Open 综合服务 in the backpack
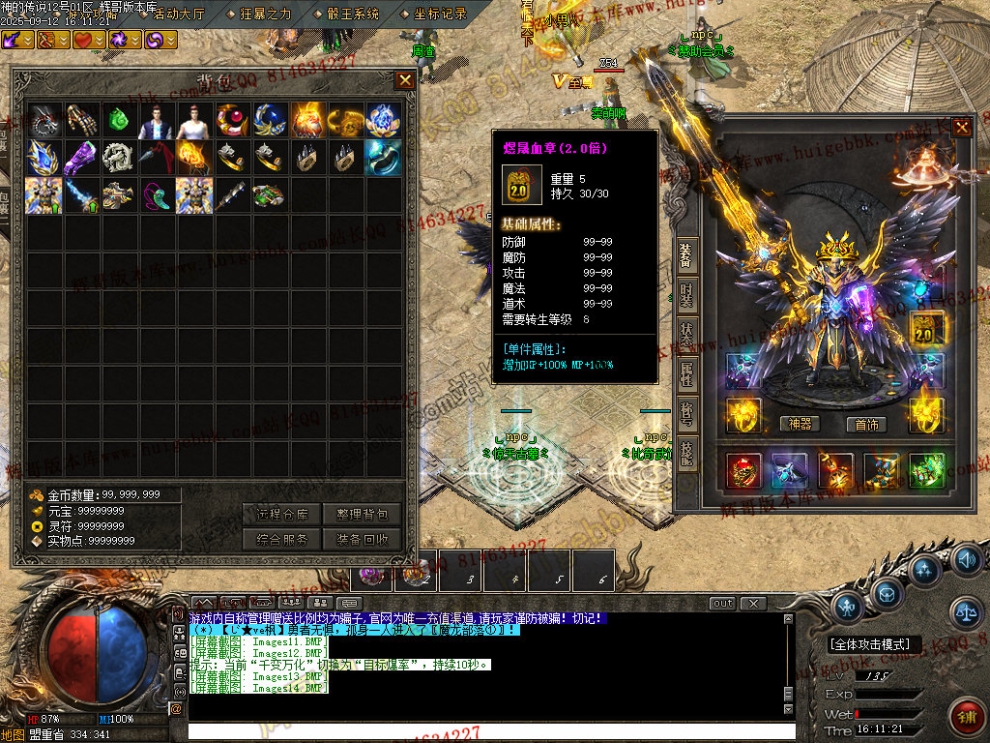 [x=281, y=539]
